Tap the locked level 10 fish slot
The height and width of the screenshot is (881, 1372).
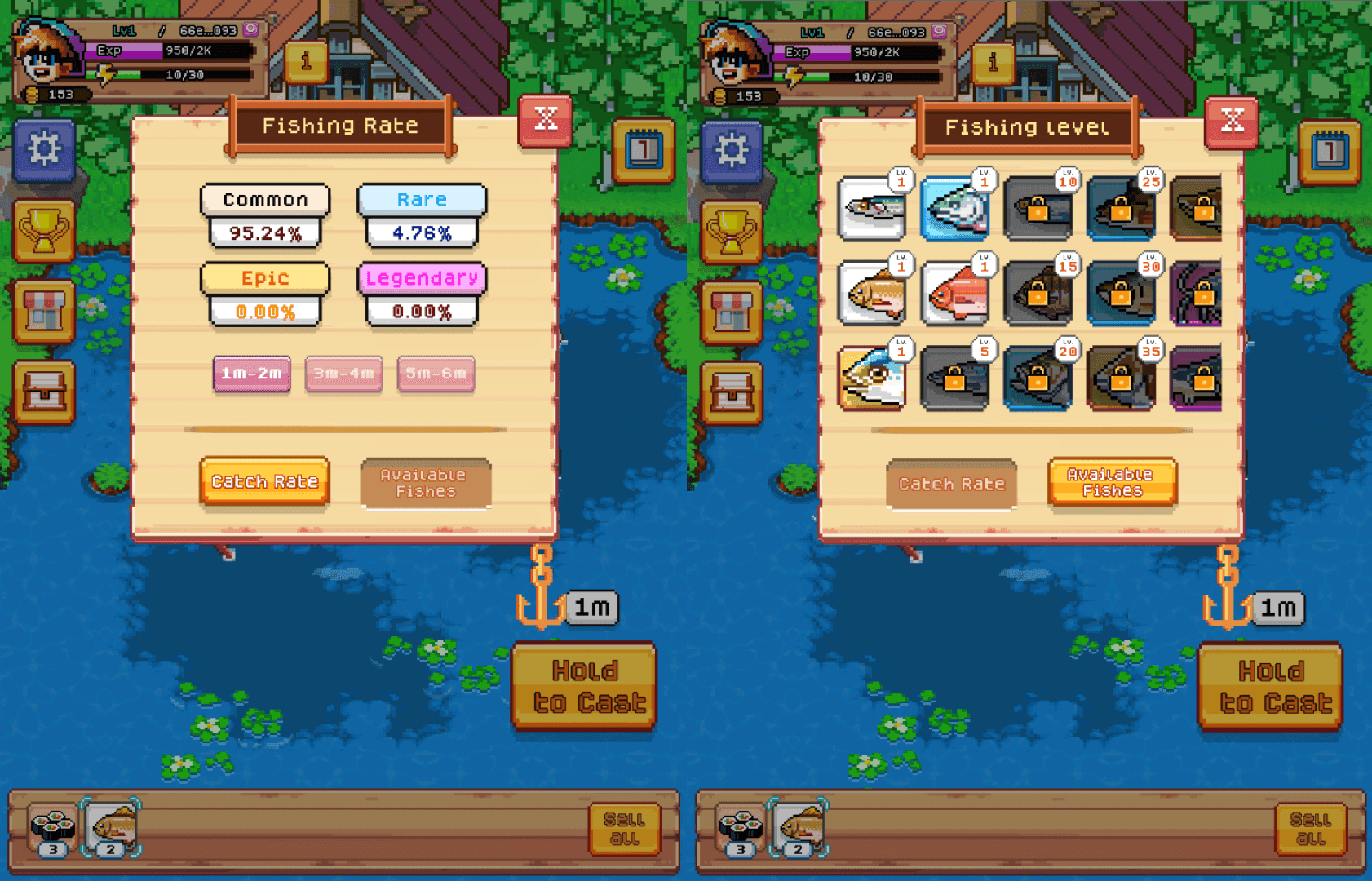click(1038, 208)
